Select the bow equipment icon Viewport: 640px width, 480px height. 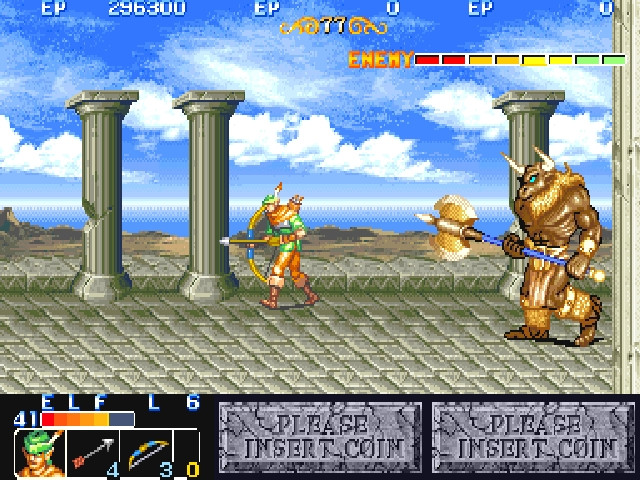(146, 452)
